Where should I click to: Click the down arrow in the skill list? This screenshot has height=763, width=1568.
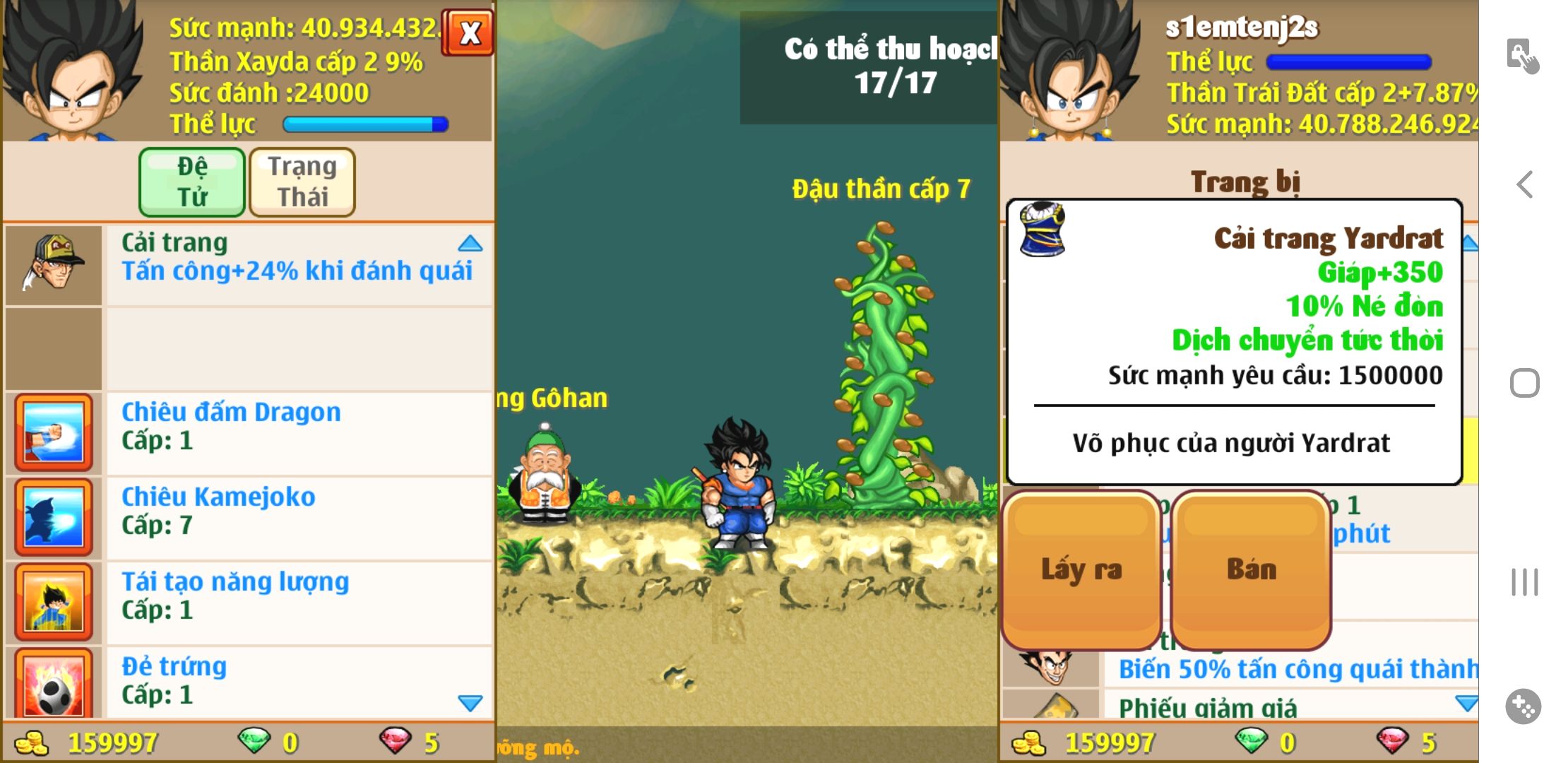coord(470,703)
